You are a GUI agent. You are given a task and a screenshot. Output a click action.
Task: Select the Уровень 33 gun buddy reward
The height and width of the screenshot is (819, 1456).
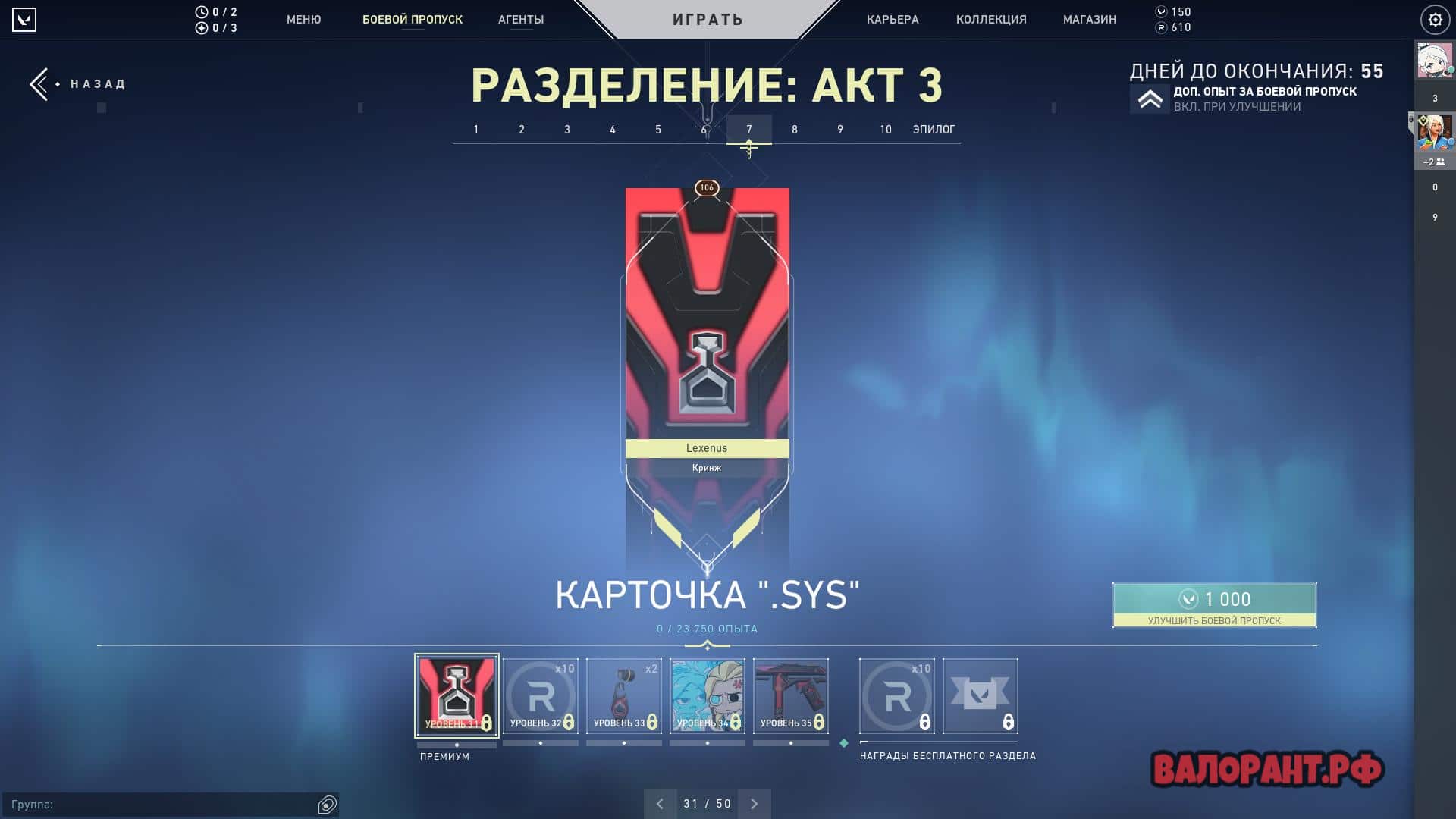tap(624, 695)
